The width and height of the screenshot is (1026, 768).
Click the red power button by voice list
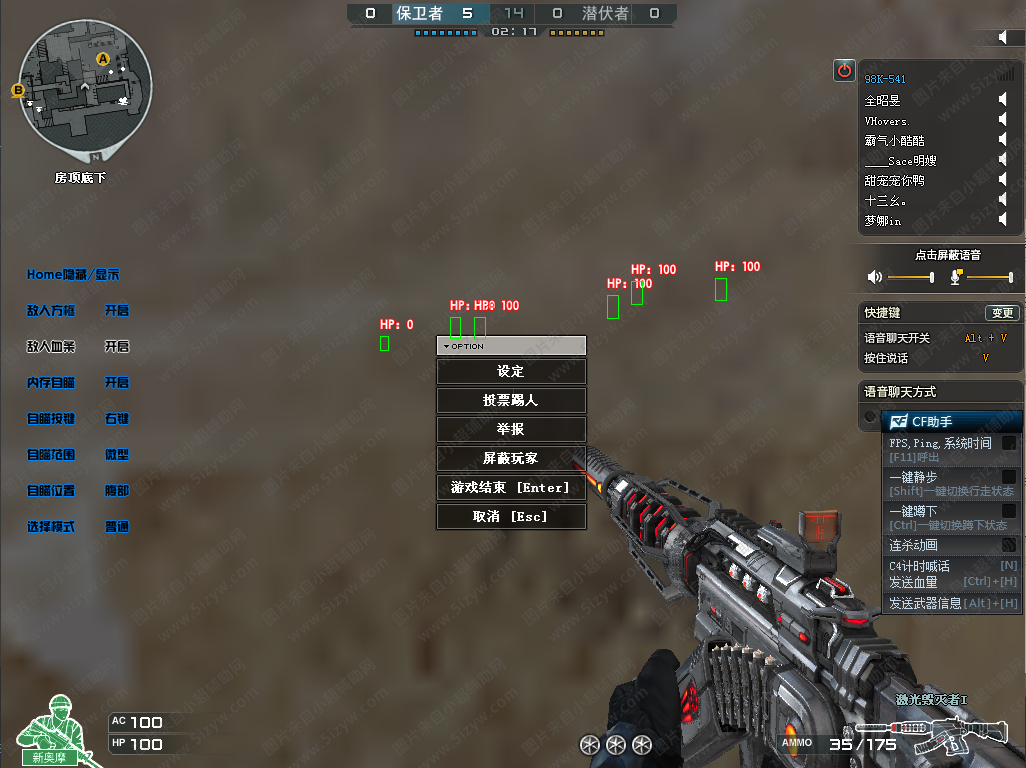[x=845, y=70]
